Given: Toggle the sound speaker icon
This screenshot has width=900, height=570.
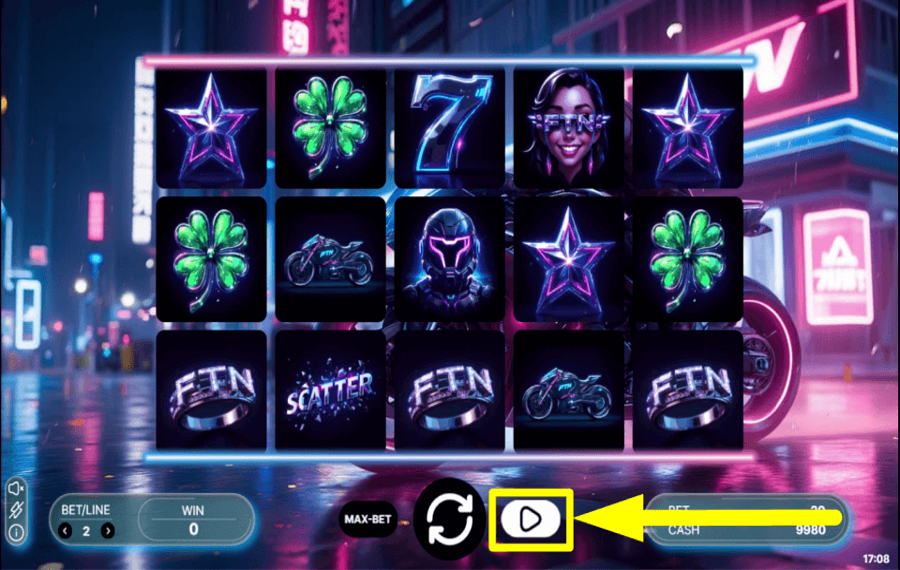Looking at the screenshot, I should tap(18, 487).
